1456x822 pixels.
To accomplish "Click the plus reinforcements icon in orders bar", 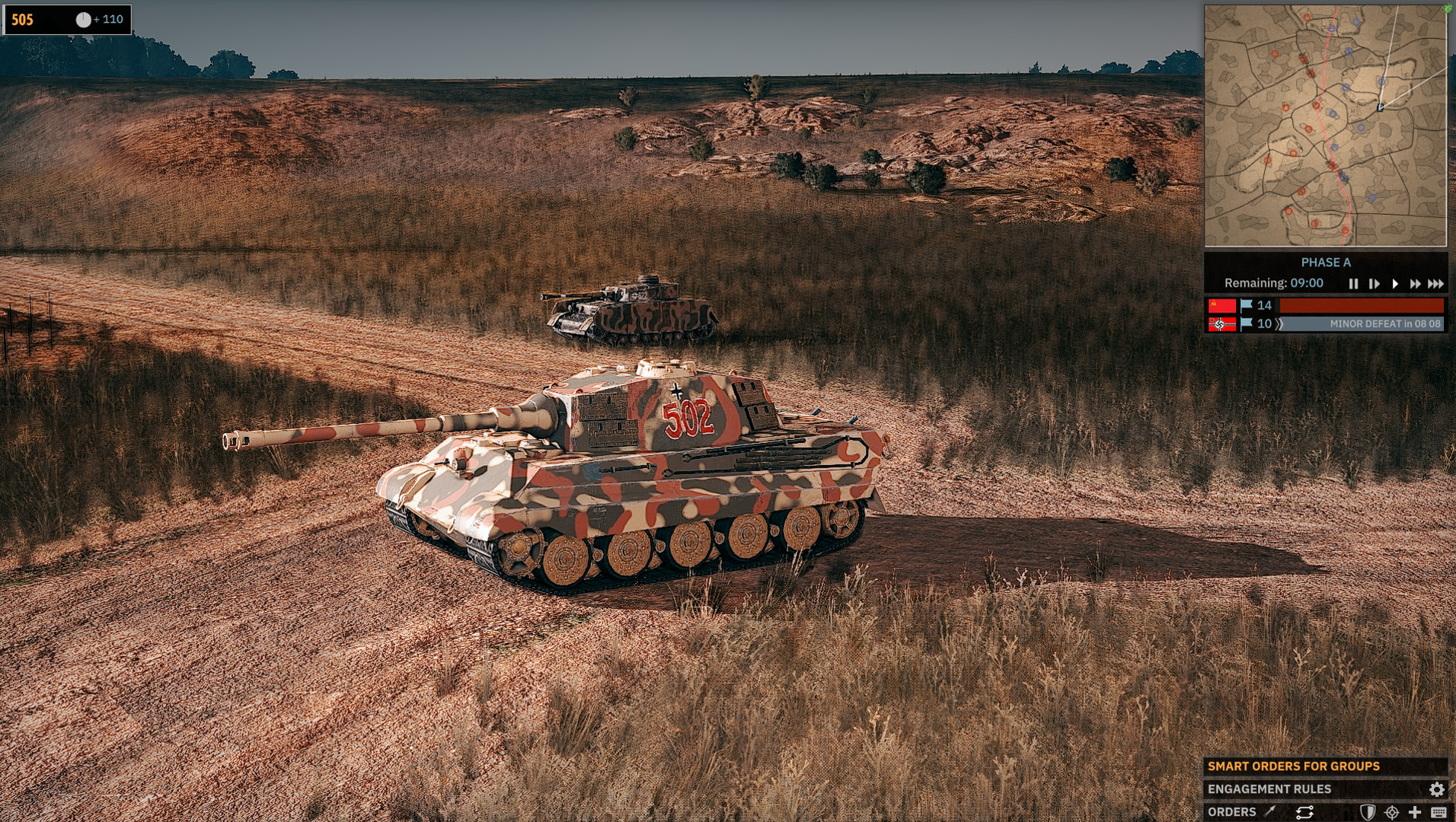I will [x=1415, y=813].
